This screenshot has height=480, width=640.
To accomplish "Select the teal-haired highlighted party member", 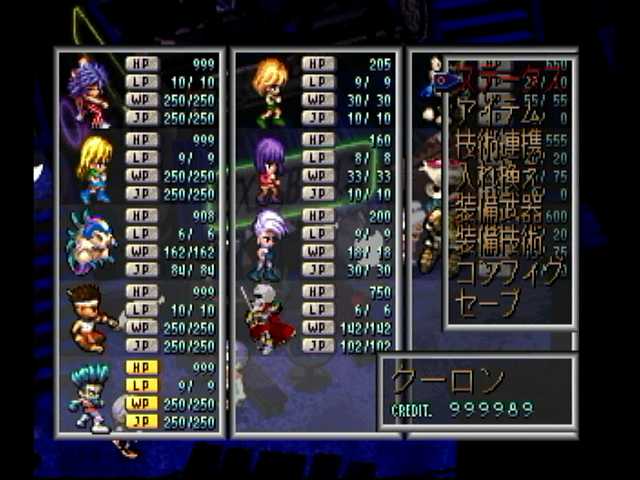I will tap(90, 396).
